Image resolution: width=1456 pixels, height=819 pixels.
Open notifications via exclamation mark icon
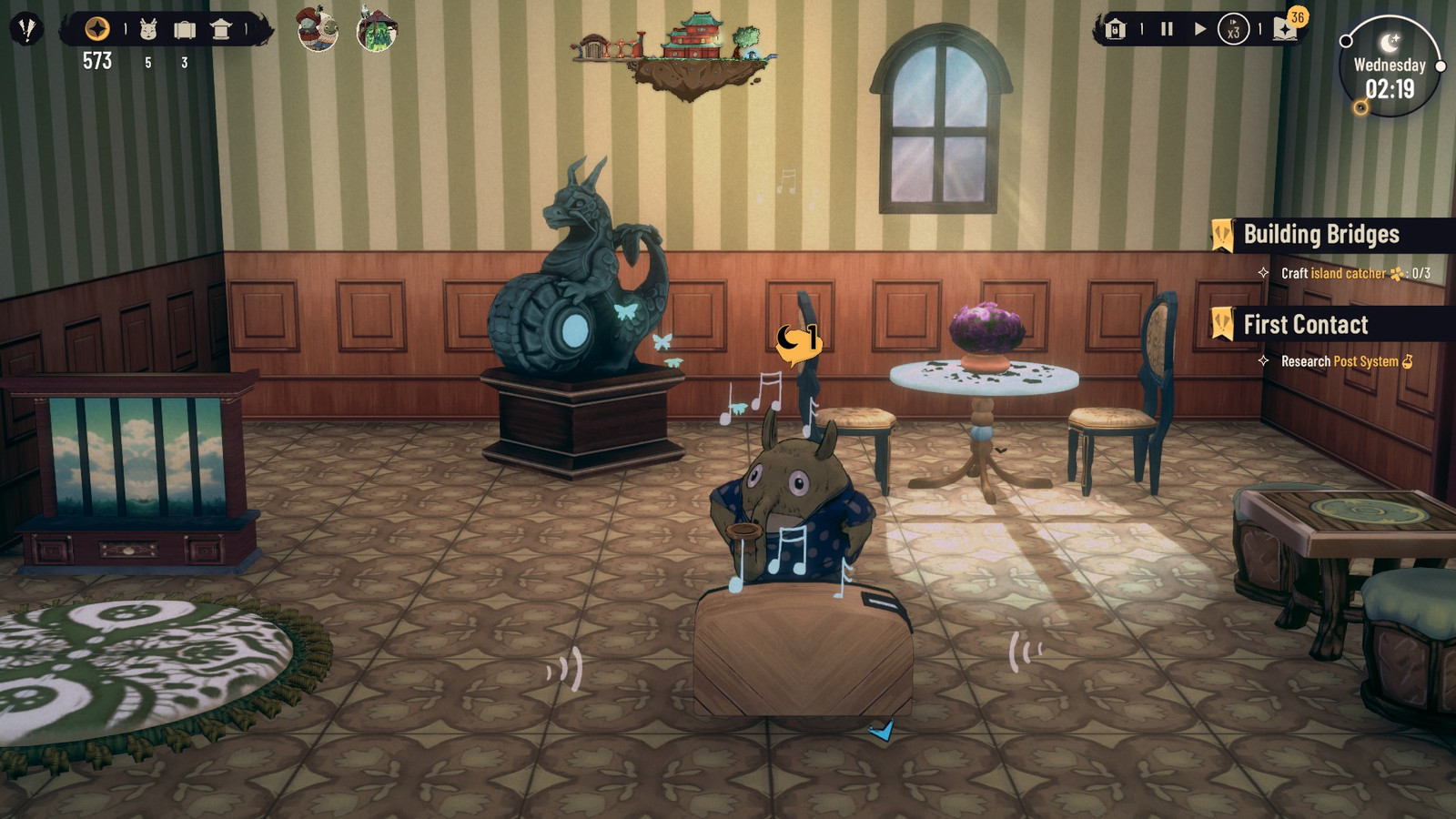click(x=27, y=28)
